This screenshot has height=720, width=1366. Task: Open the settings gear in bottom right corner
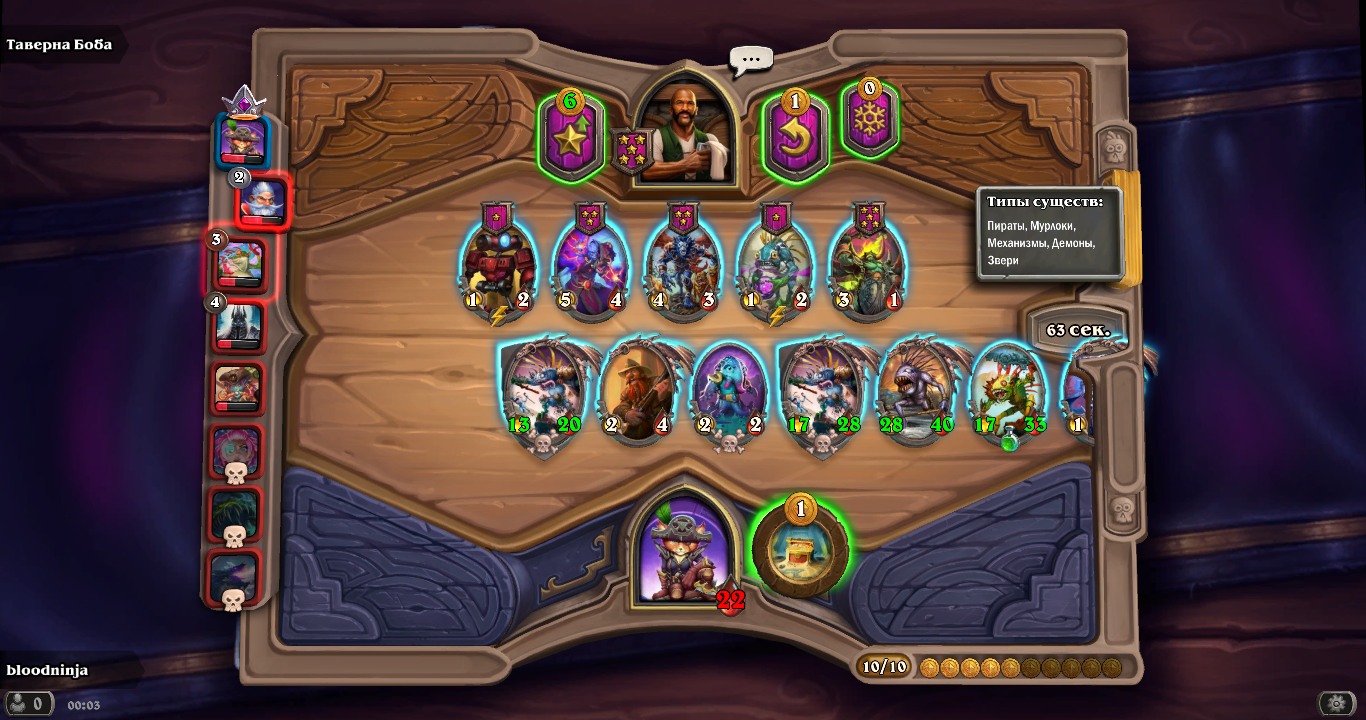[x=1337, y=701]
